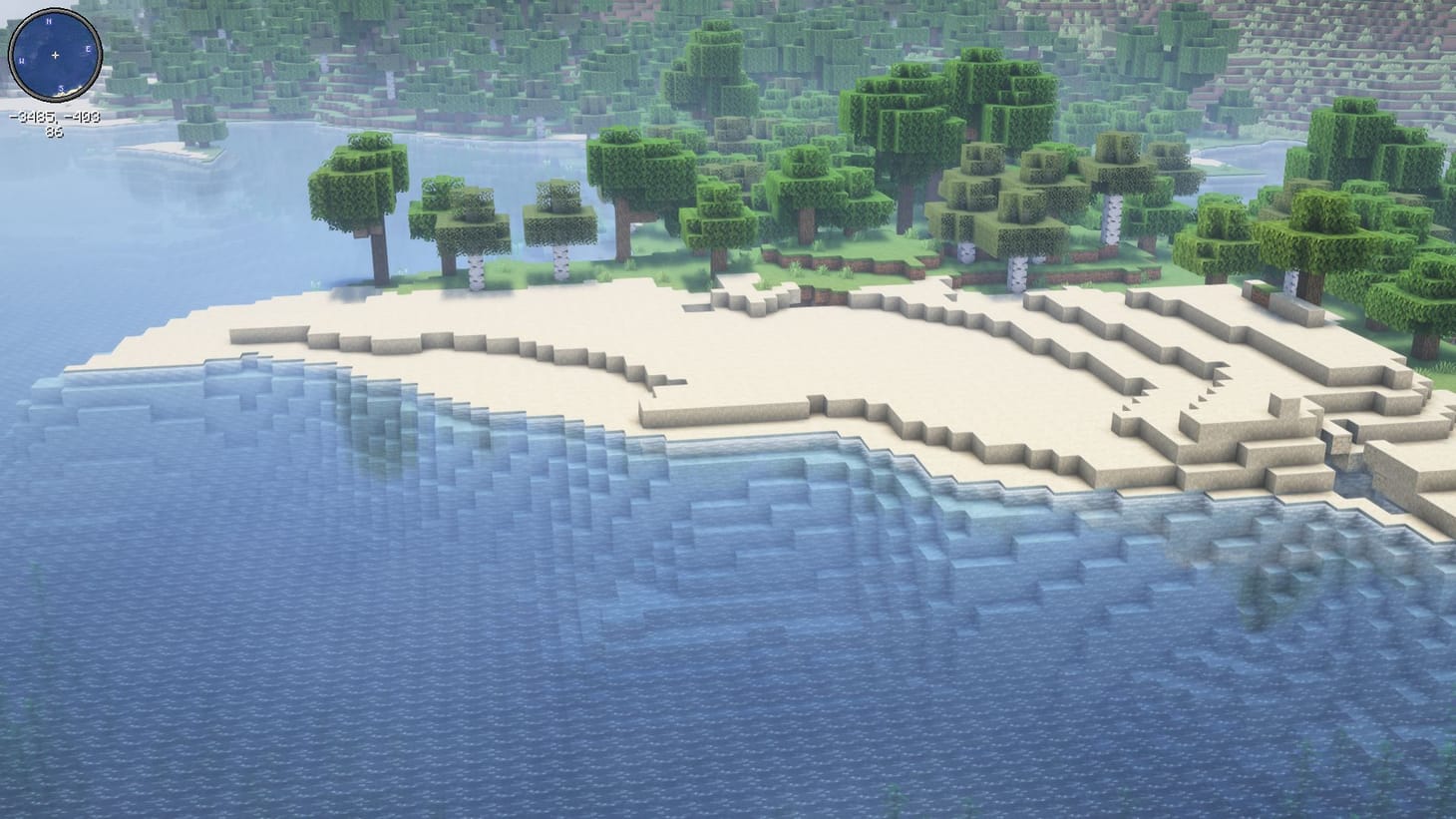This screenshot has height=819, width=1456.
Task: Click the player position cross on the minimap
Action: (x=55, y=55)
